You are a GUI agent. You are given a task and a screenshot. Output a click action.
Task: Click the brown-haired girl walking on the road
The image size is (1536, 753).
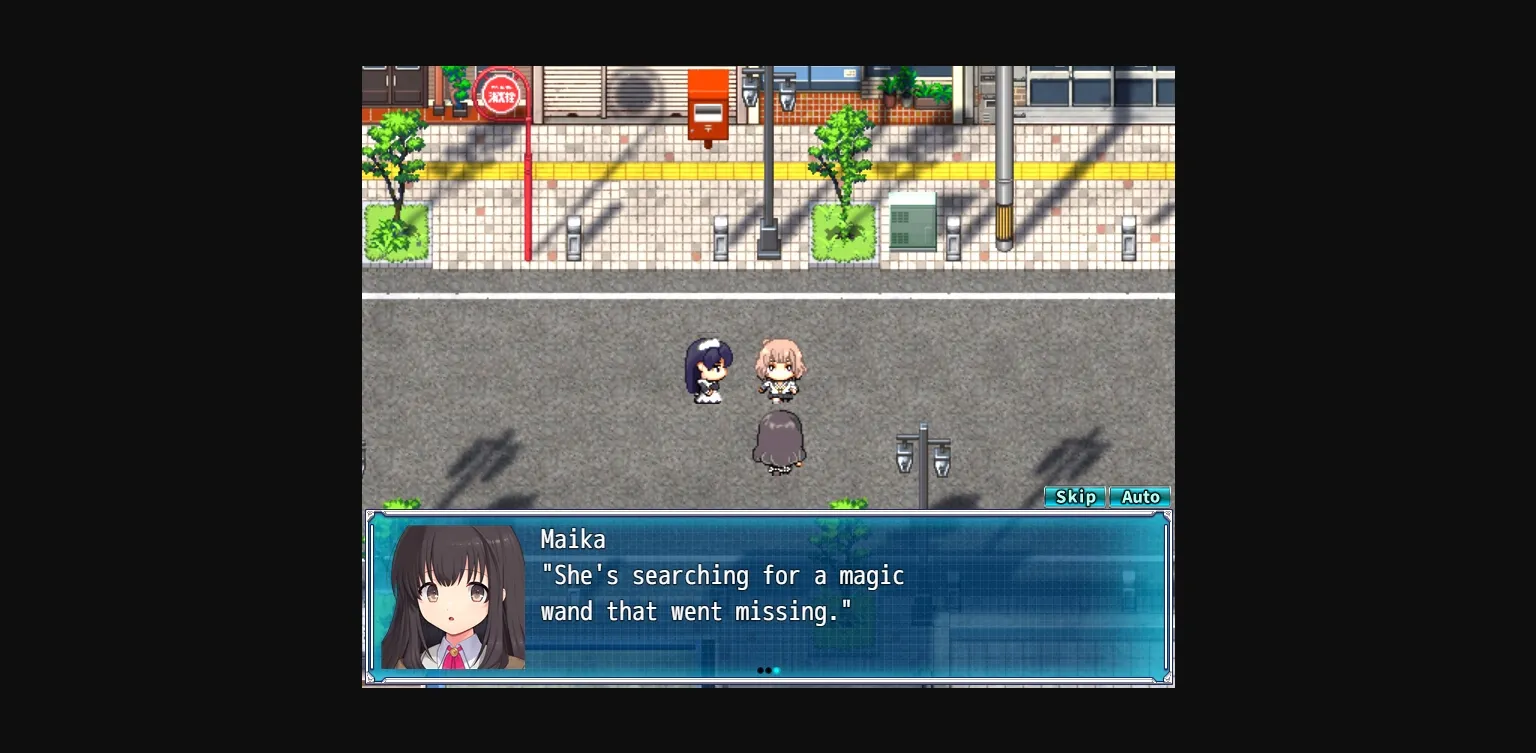pyautogui.click(x=780, y=440)
